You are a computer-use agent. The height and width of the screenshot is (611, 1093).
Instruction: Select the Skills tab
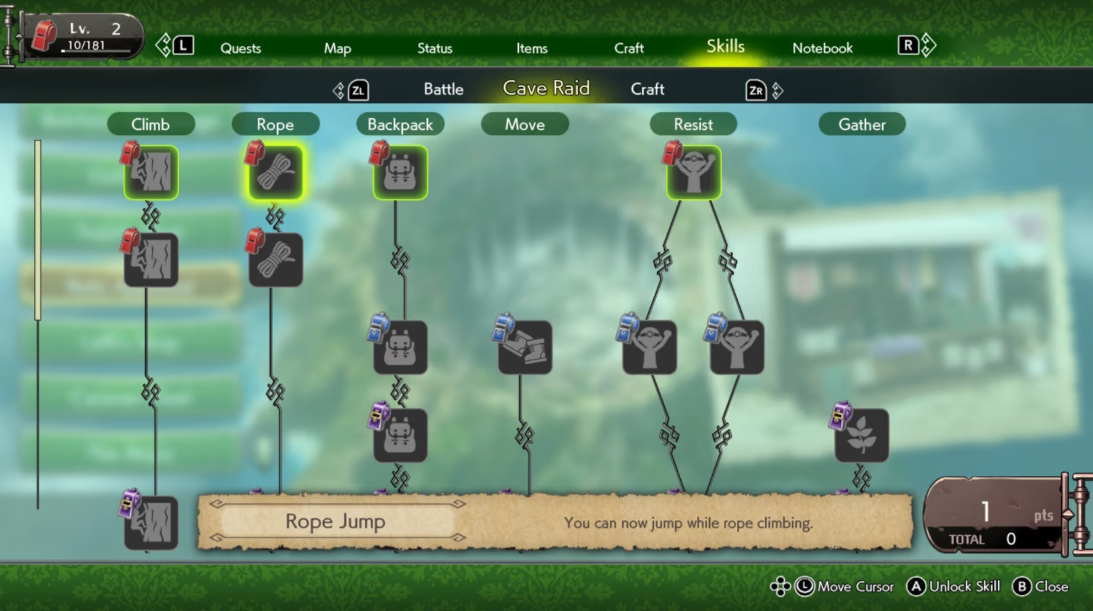(x=725, y=47)
